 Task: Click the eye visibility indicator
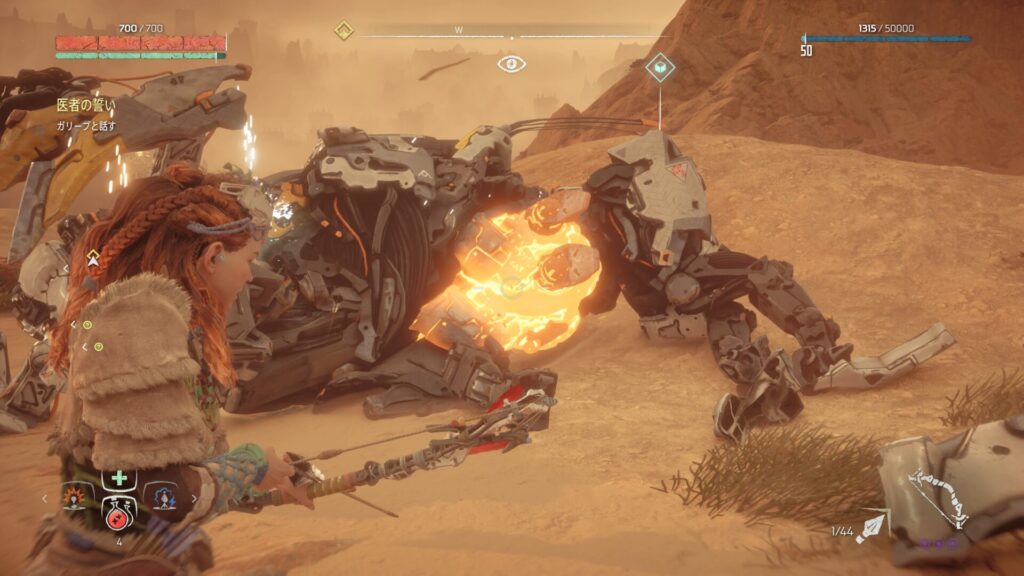[511, 64]
